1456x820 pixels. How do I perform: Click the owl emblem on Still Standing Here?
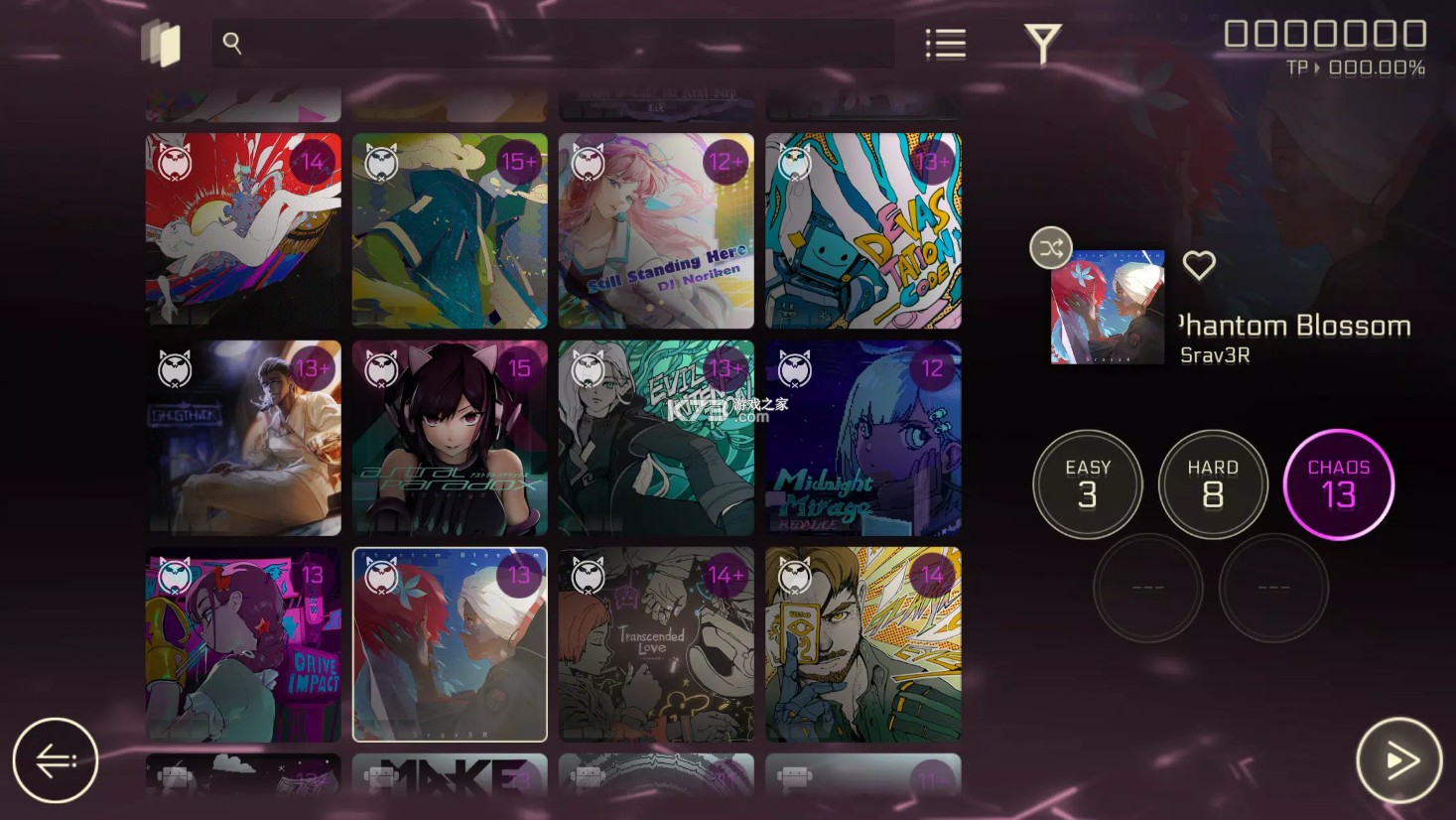coord(588,162)
